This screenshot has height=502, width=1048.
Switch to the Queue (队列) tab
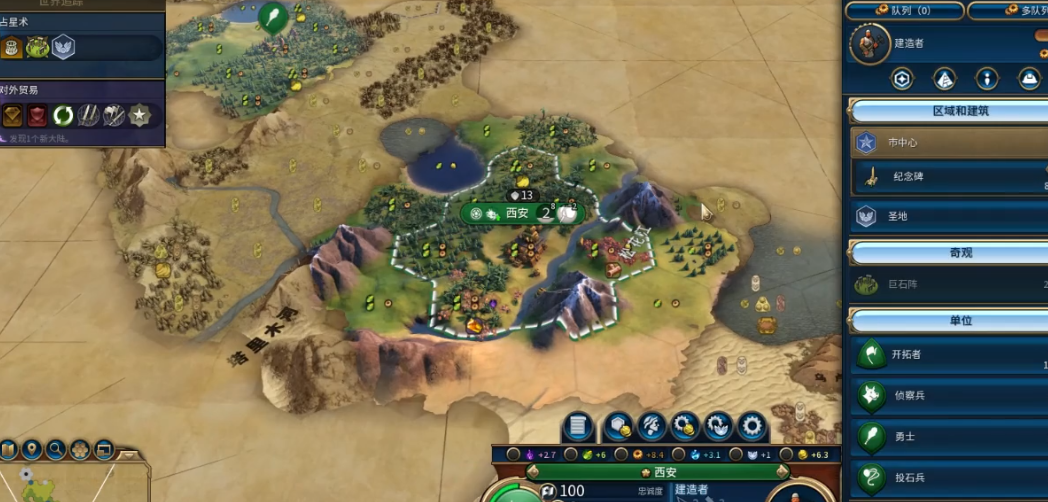[904, 11]
